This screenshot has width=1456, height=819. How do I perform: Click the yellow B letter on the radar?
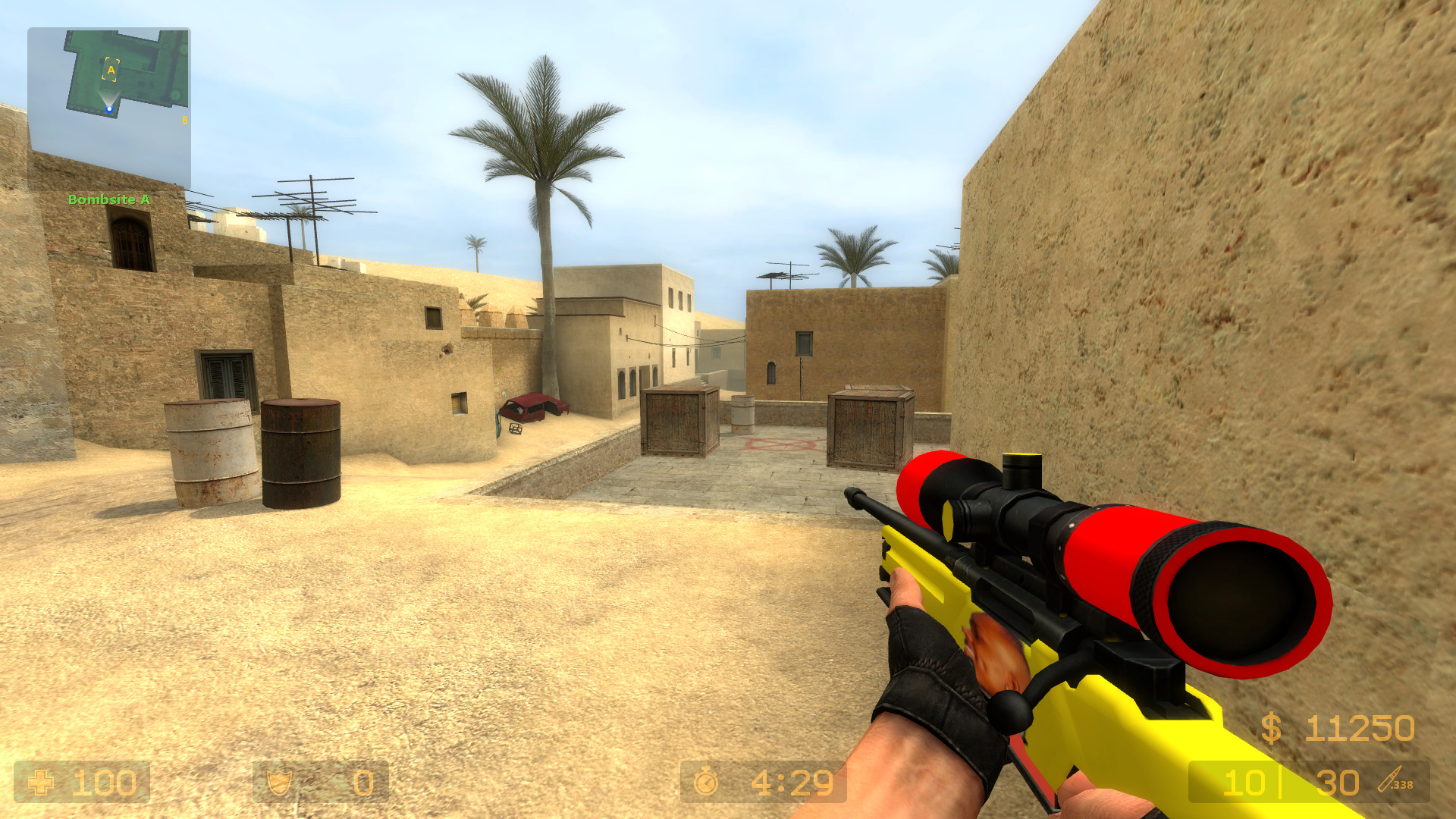click(x=185, y=120)
